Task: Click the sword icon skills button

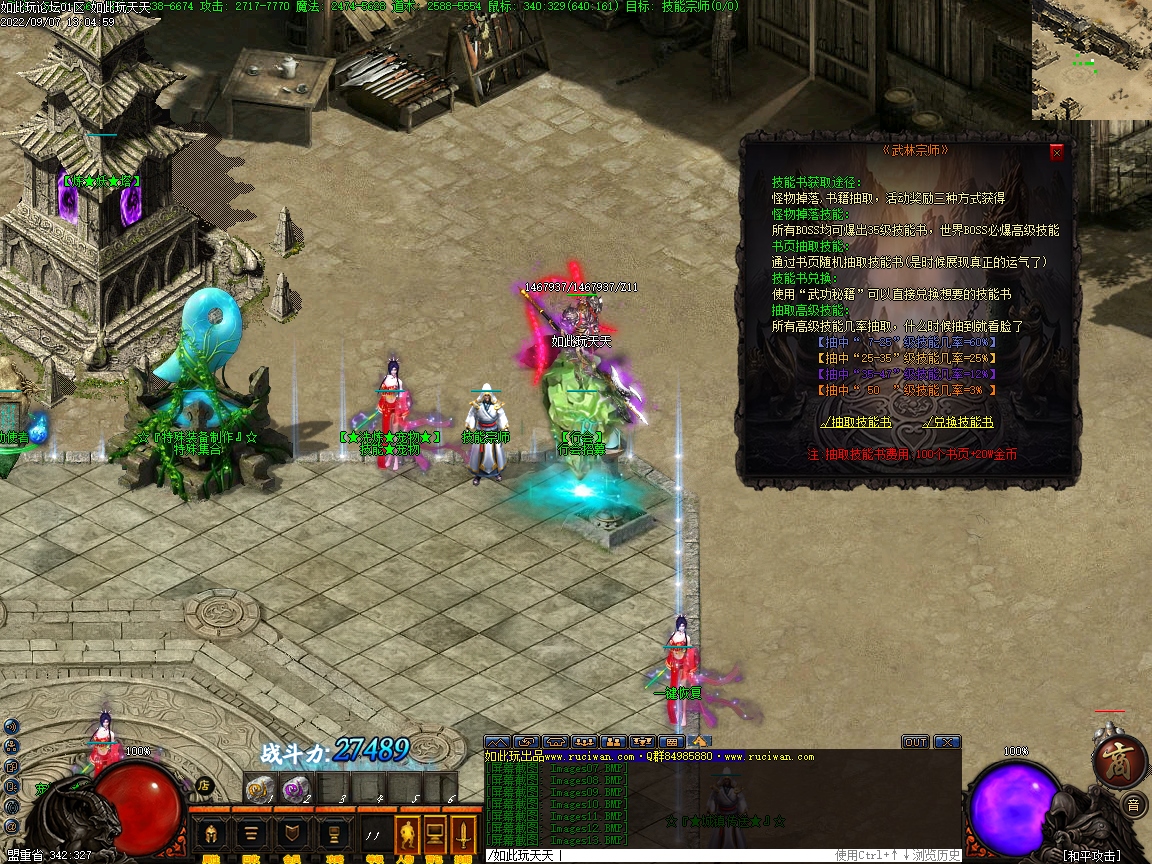Action: coord(463,834)
